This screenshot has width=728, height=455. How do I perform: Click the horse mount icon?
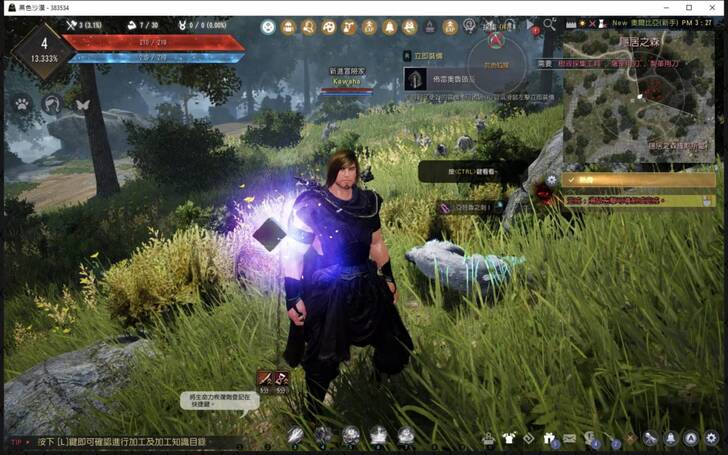tap(52, 103)
